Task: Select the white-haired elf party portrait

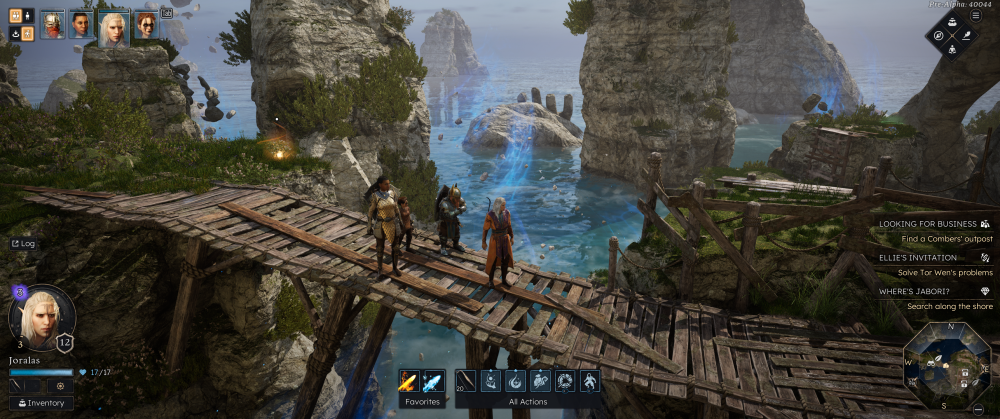Action: point(113,26)
